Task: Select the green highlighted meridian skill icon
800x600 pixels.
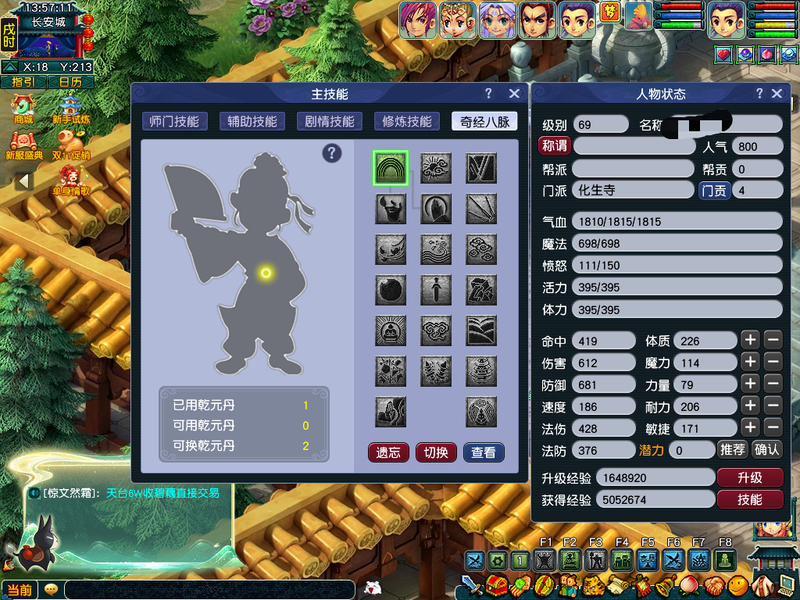Action: [391, 168]
